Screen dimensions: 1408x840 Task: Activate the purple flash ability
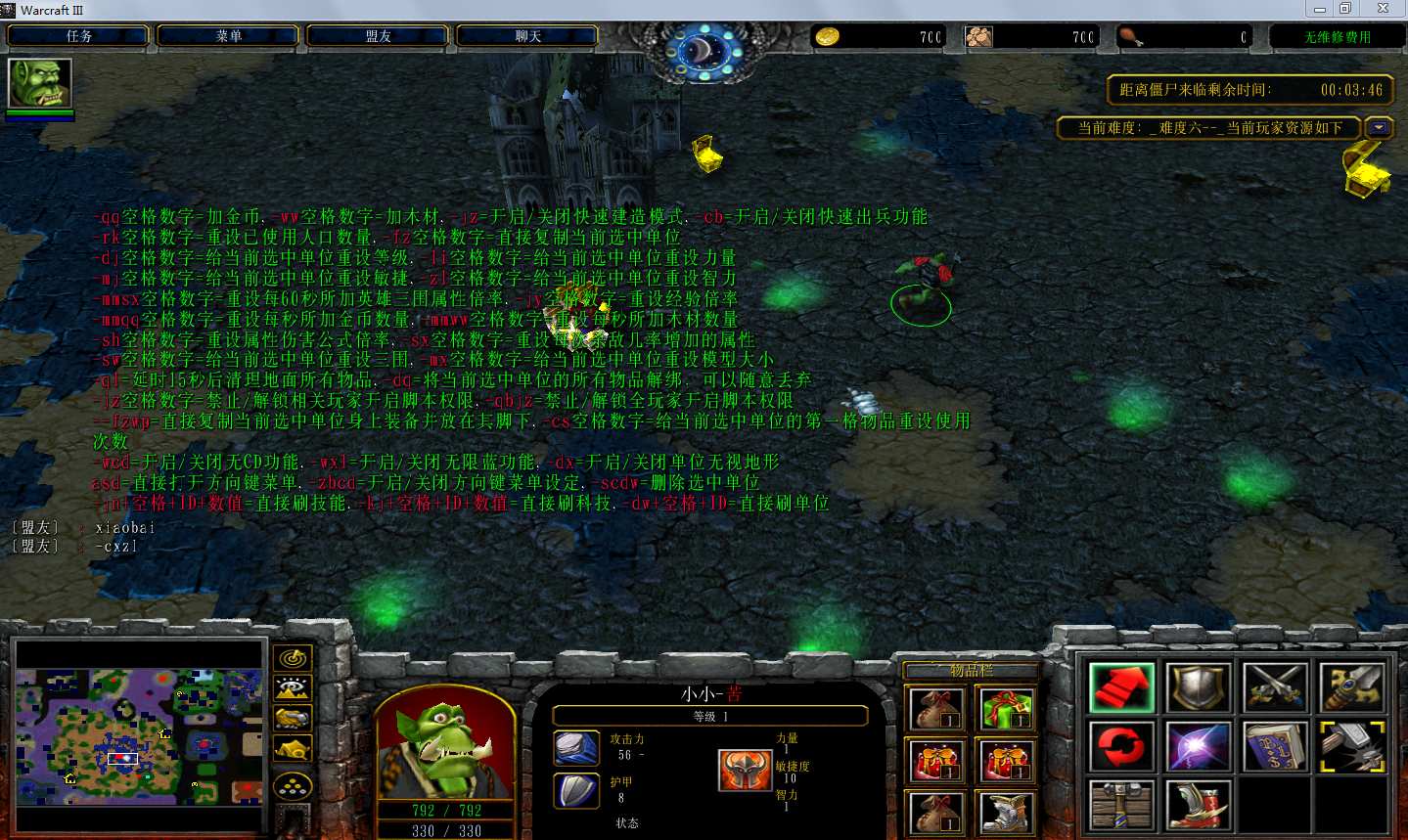coord(1199,746)
